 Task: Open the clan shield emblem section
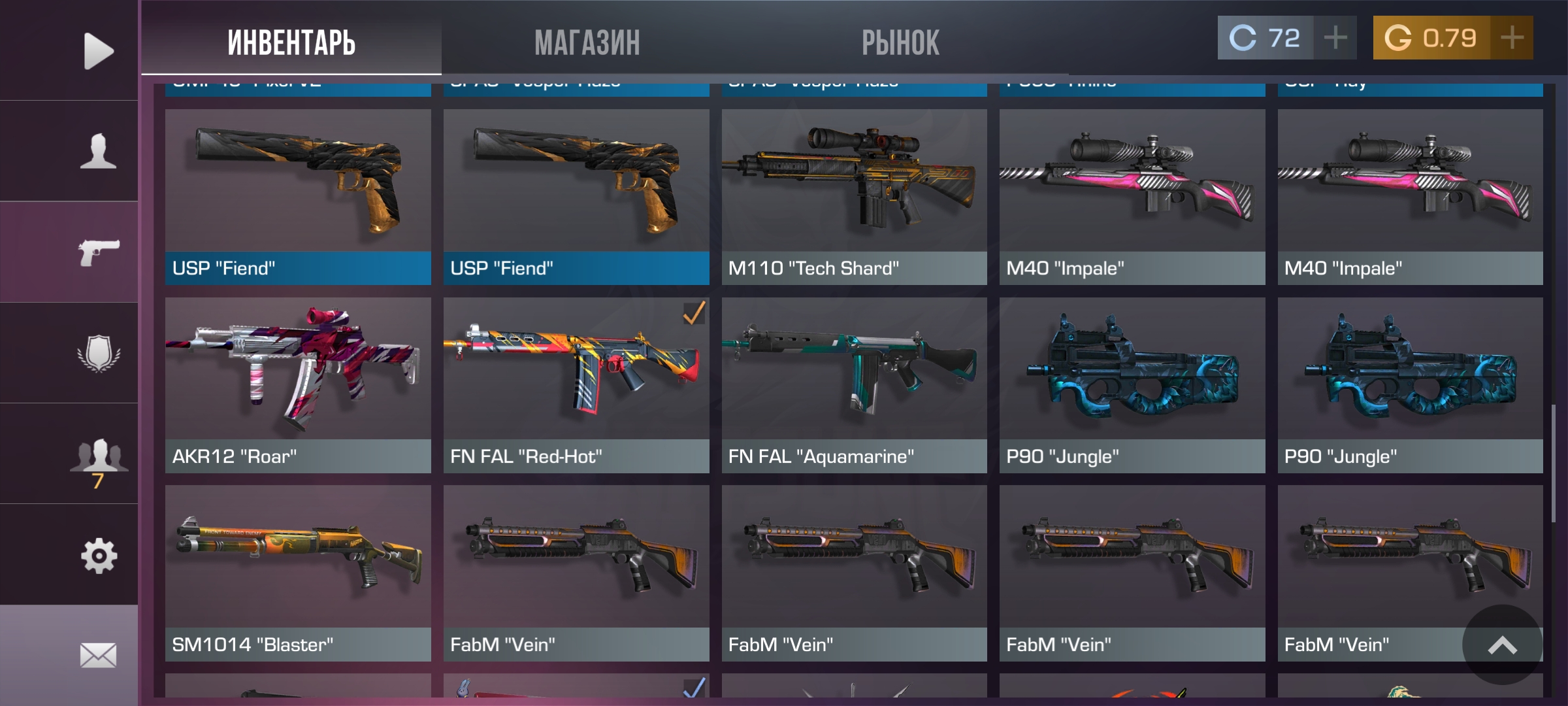pos(98,353)
